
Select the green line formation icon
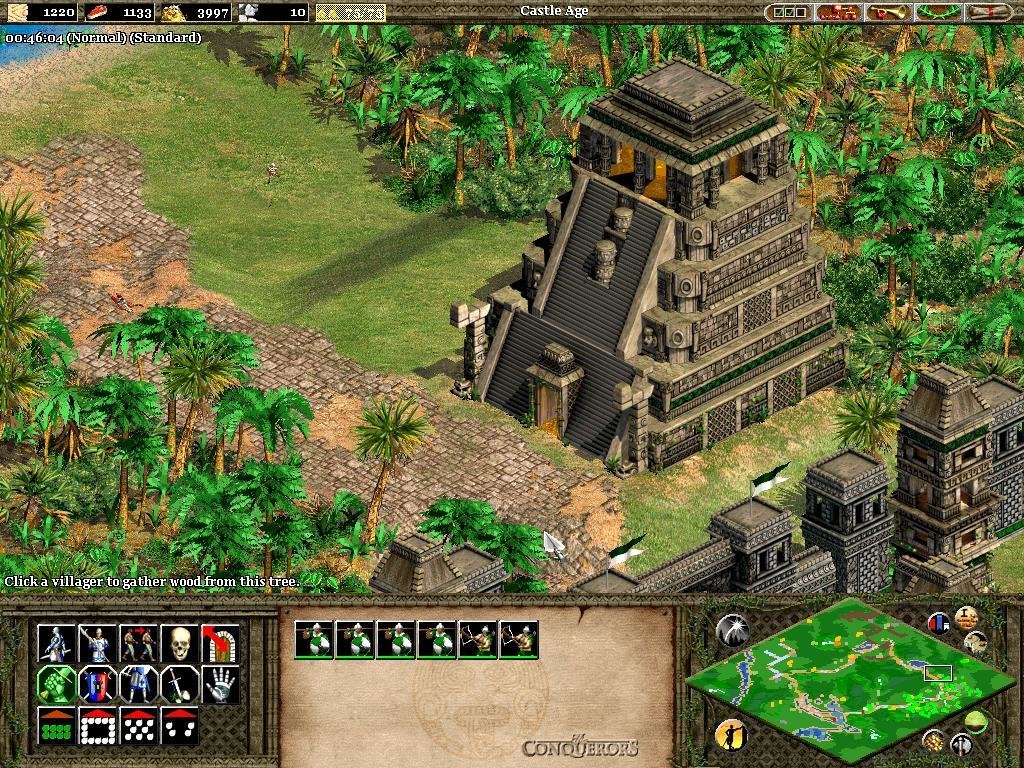57,726
